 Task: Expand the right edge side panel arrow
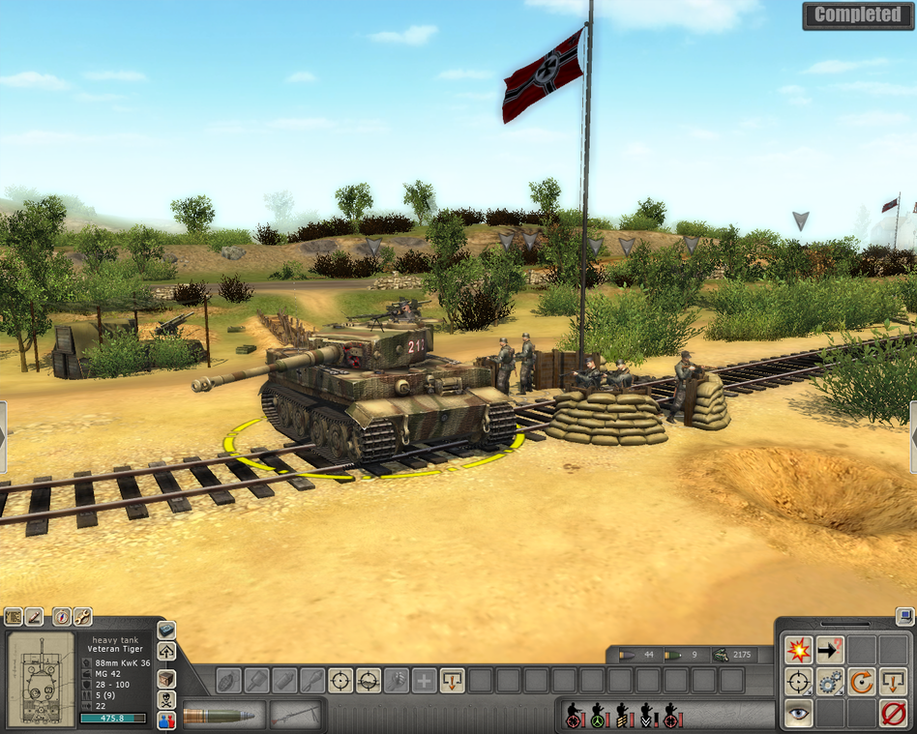point(912,437)
